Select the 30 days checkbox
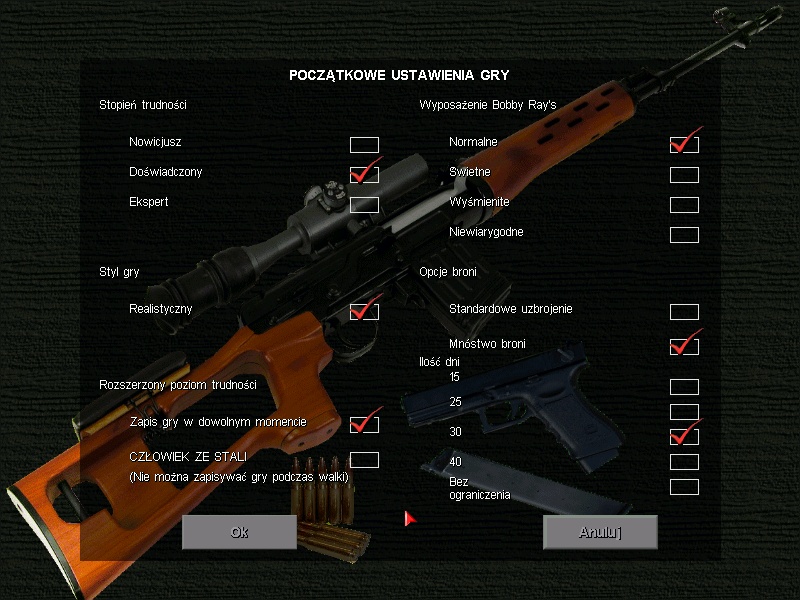The height and width of the screenshot is (600, 800). click(684, 437)
